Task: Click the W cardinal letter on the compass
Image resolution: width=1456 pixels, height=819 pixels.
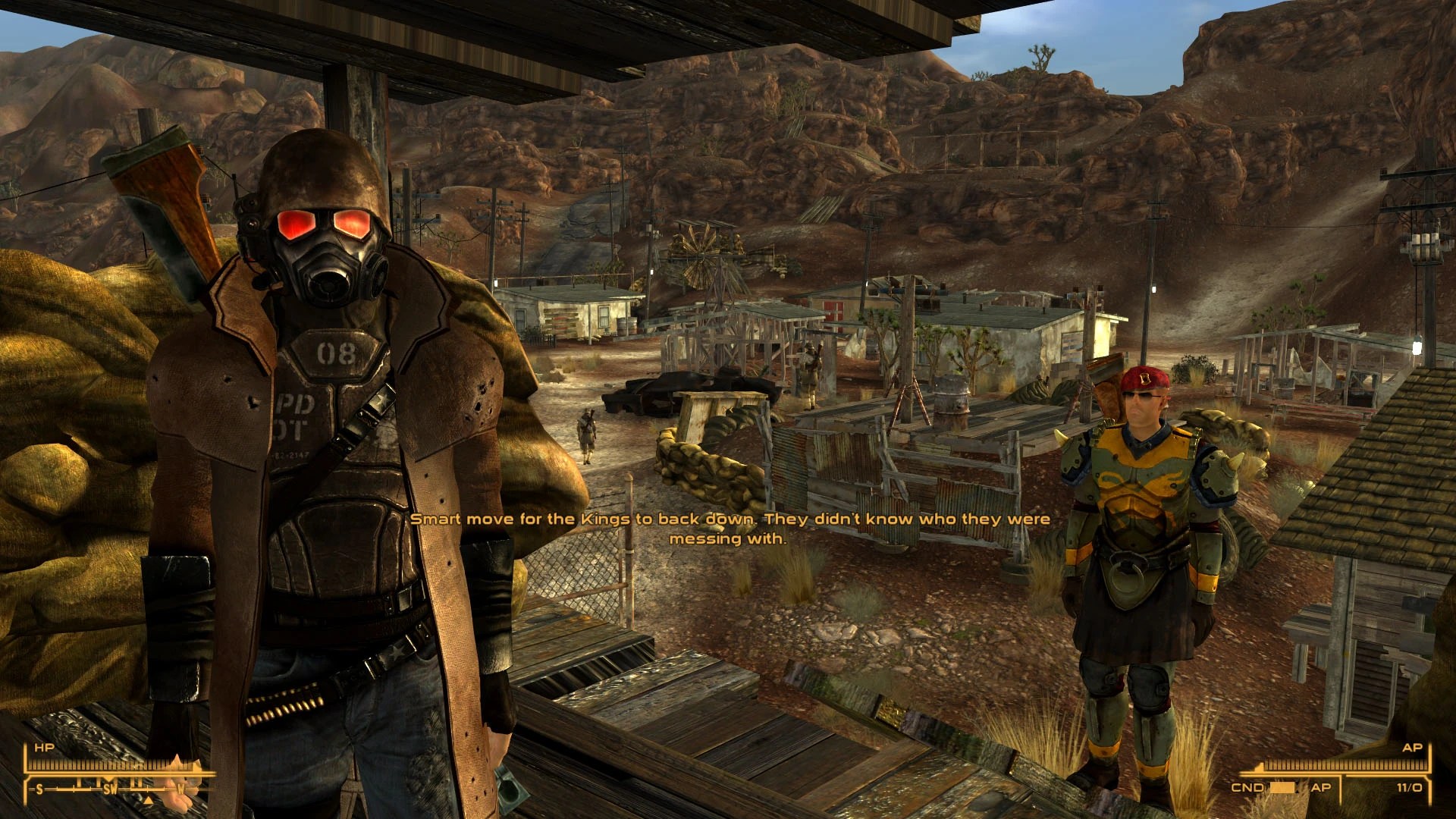Action: click(x=180, y=789)
